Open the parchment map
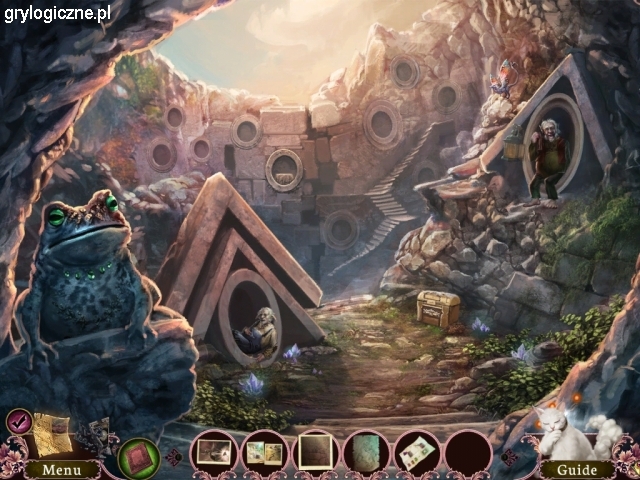The height and width of the screenshot is (480, 640). pyautogui.click(x=50, y=434)
